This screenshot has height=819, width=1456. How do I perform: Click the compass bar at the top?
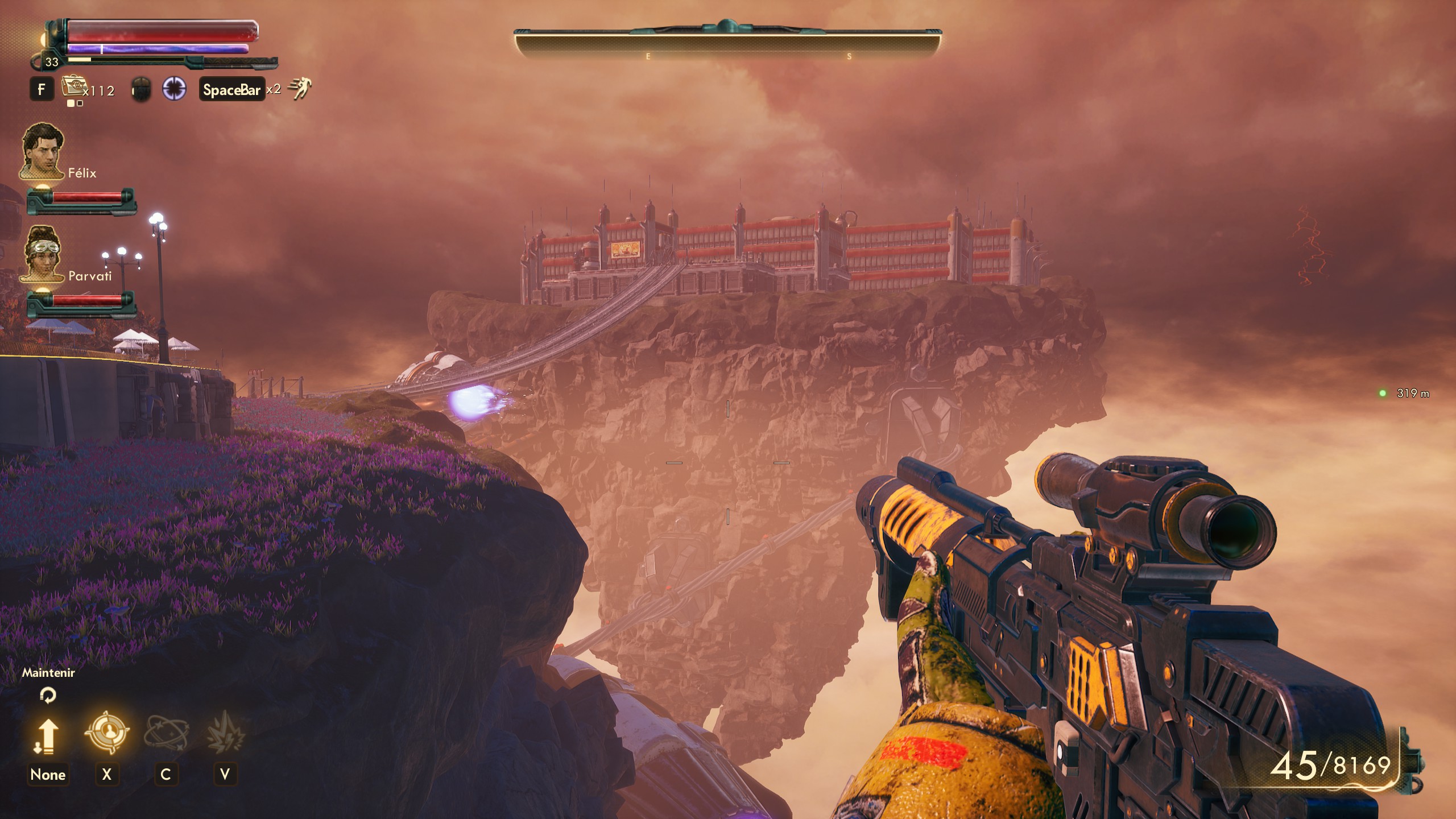pos(727,43)
